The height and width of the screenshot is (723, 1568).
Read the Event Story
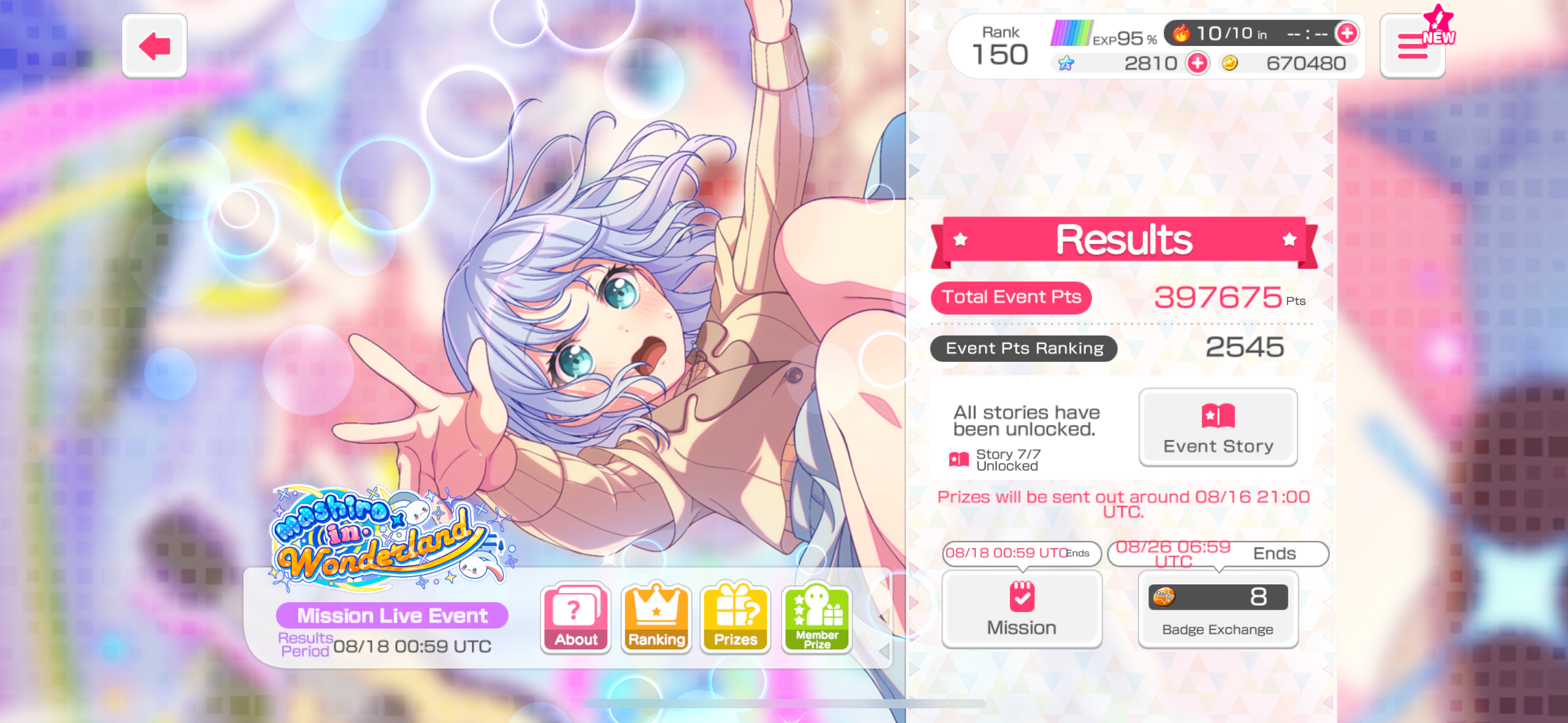click(x=1218, y=427)
